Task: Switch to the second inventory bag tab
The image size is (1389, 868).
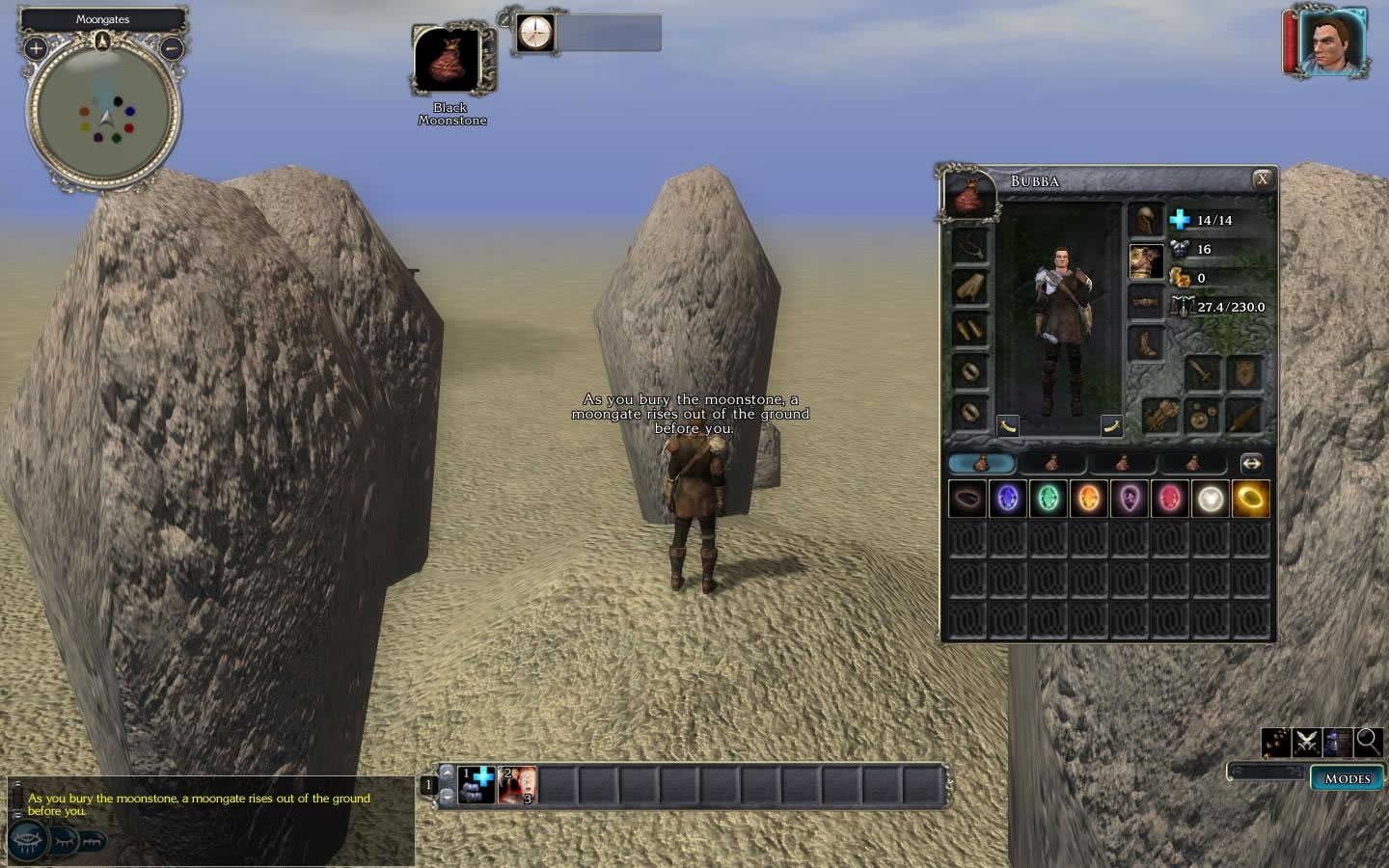Action: pos(1052,464)
